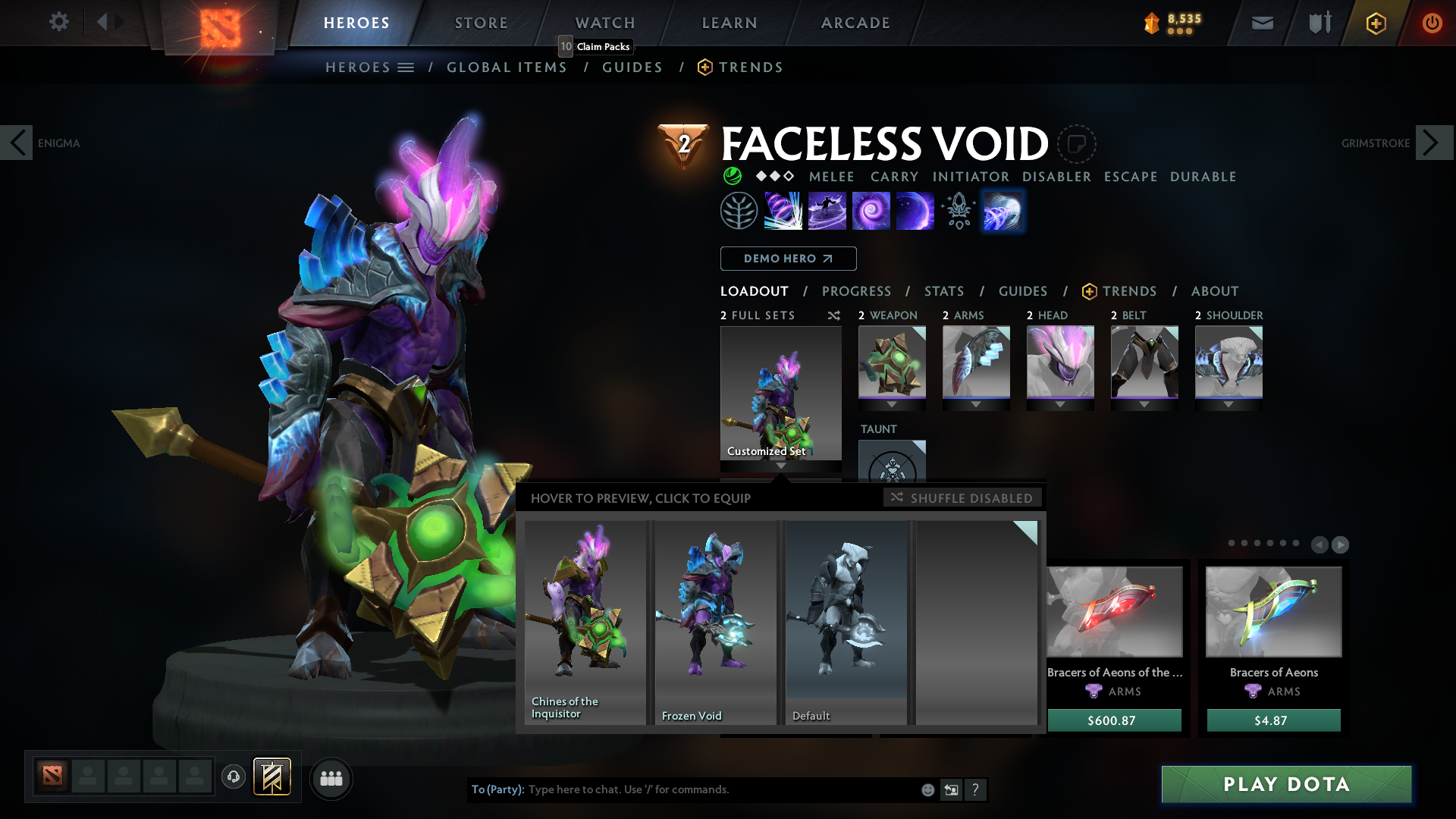1456x819 pixels.
Task: Expand the Head slot options
Action: coord(1059,404)
